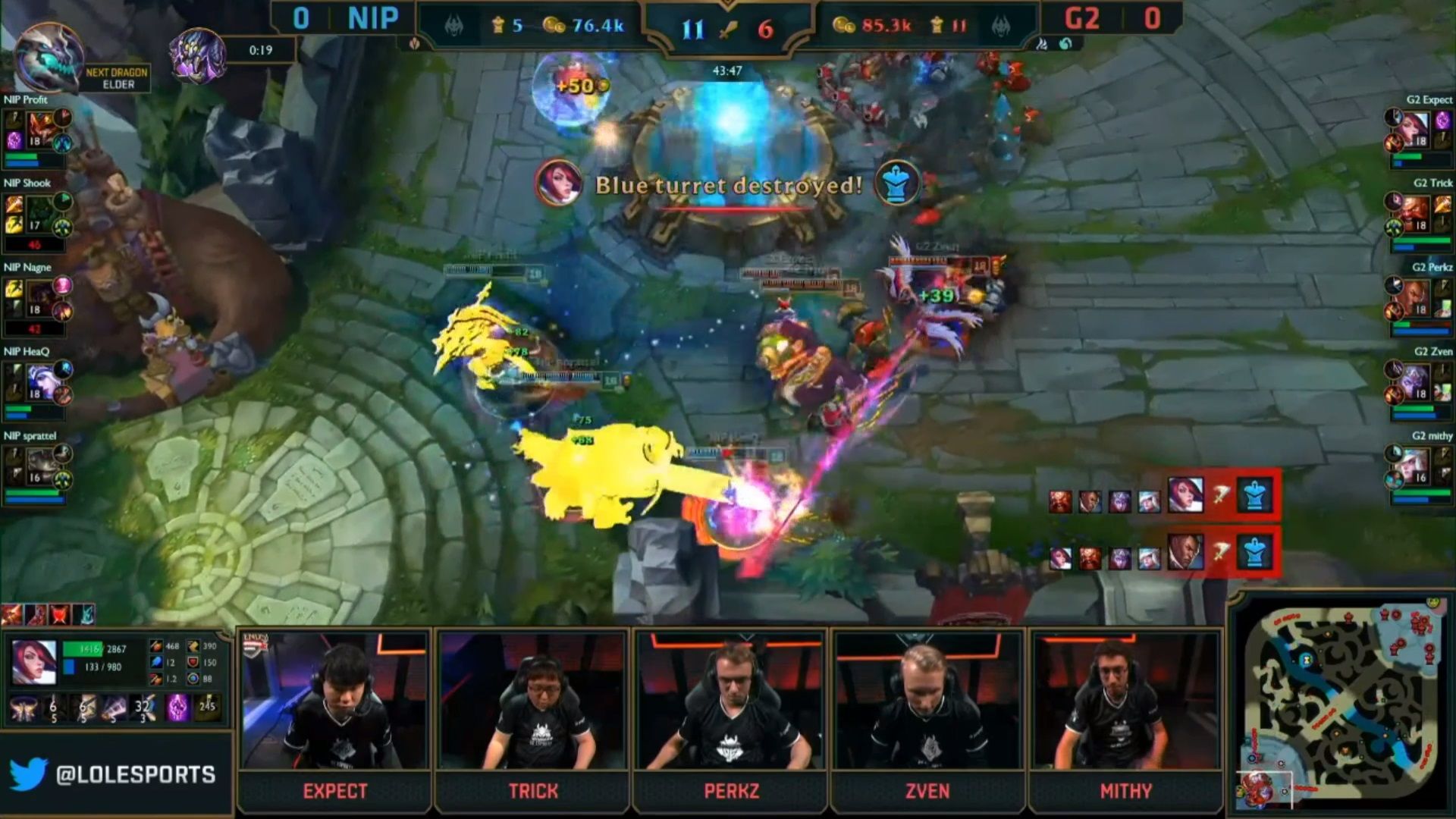View the PERKZ player camera
The image size is (1456, 819).
pyautogui.click(x=731, y=701)
